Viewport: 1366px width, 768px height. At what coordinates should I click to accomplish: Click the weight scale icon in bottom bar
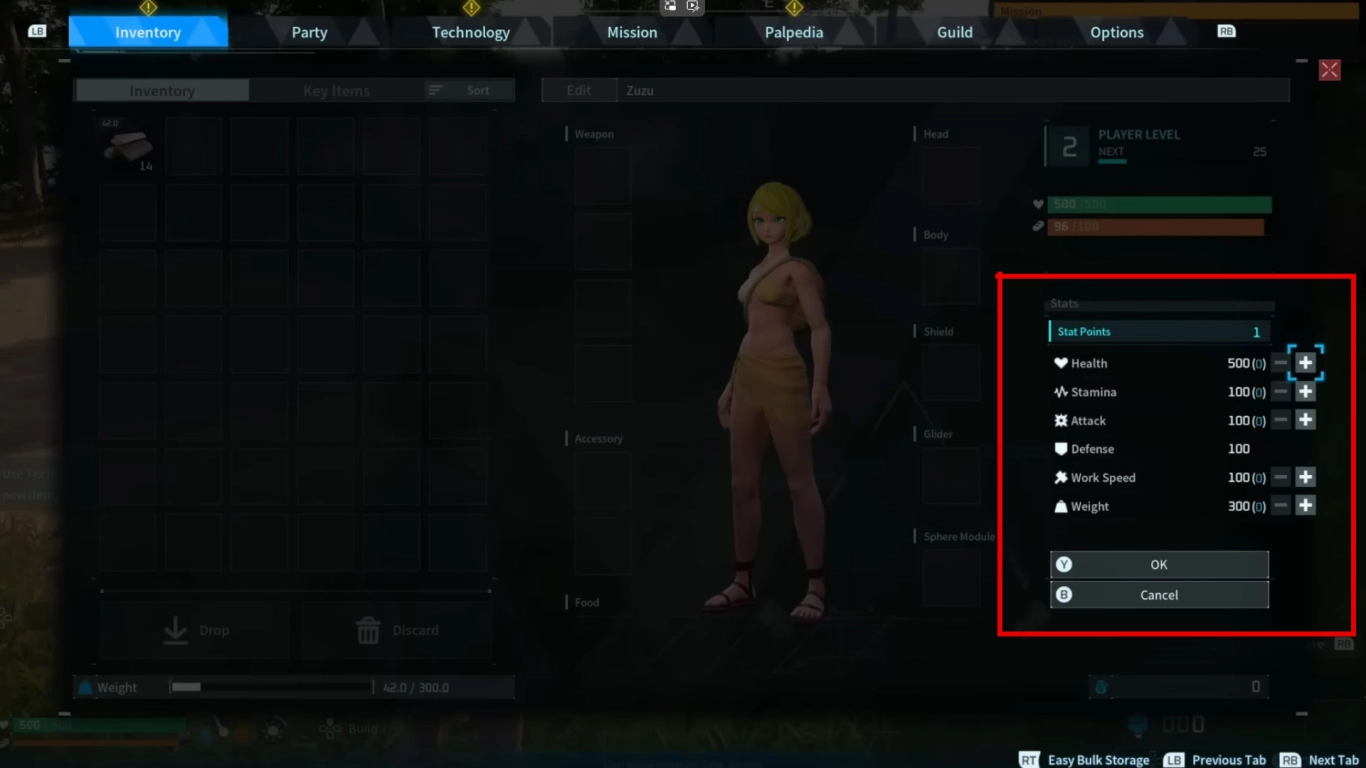[x=86, y=687]
